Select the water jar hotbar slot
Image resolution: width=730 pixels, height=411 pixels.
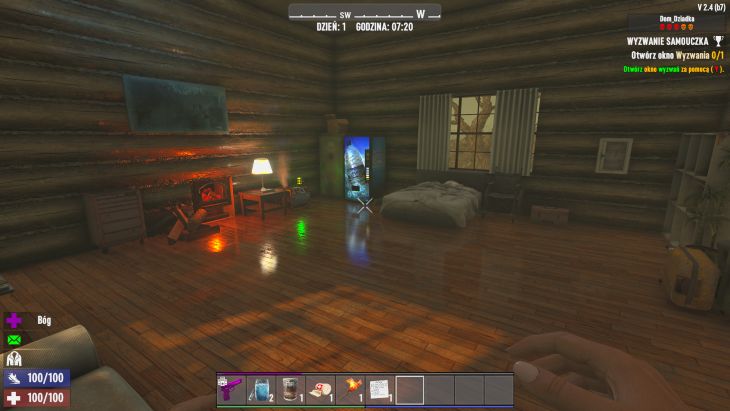coord(261,389)
